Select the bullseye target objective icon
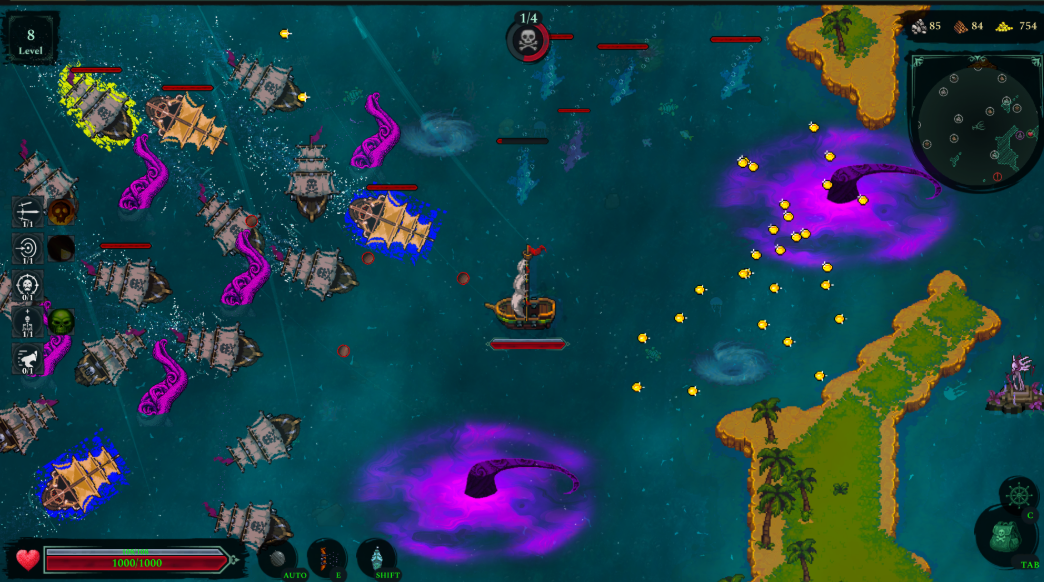The image size is (1044, 582). click(27, 247)
